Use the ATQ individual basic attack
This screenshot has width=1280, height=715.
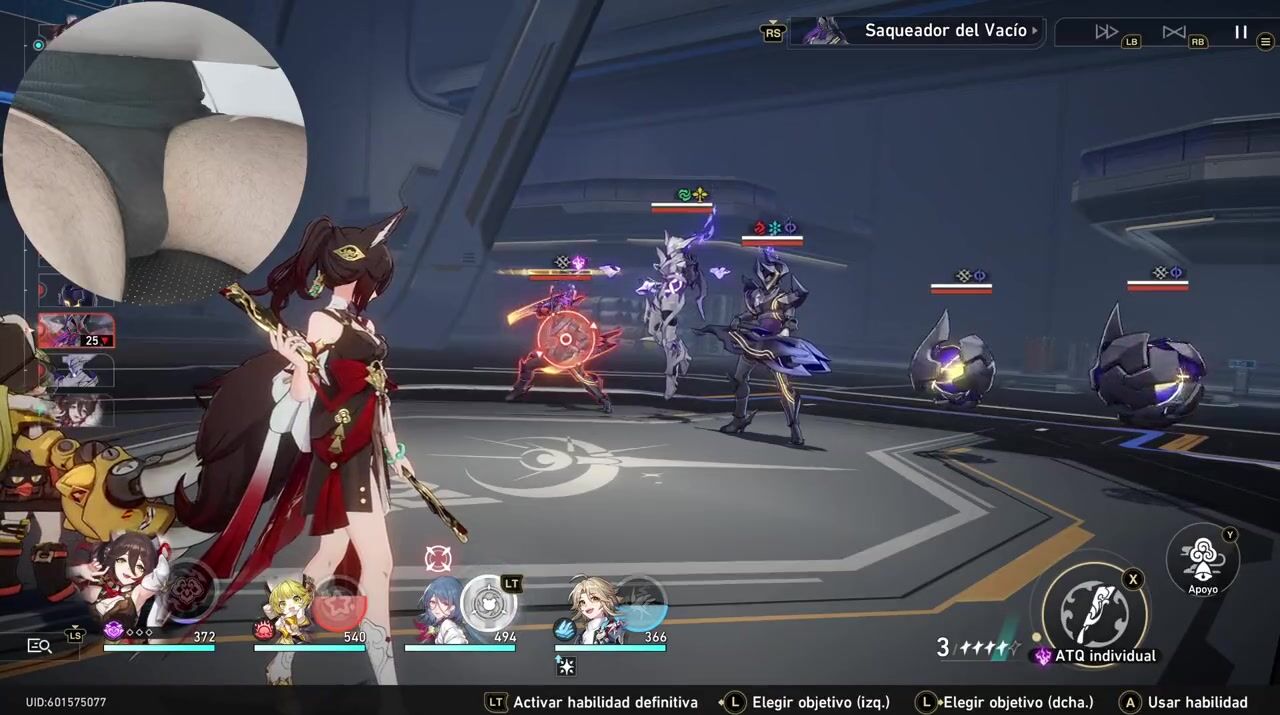coord(1095,610)
